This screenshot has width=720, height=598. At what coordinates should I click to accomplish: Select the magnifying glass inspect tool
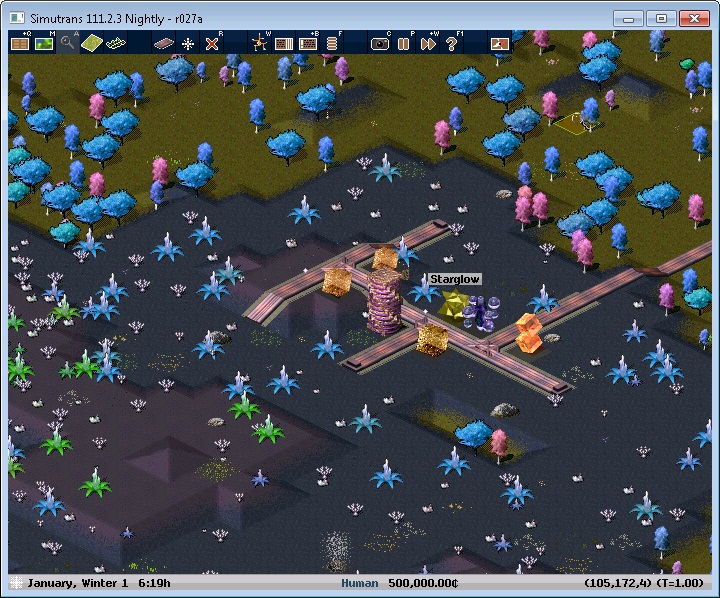point(68,43)
